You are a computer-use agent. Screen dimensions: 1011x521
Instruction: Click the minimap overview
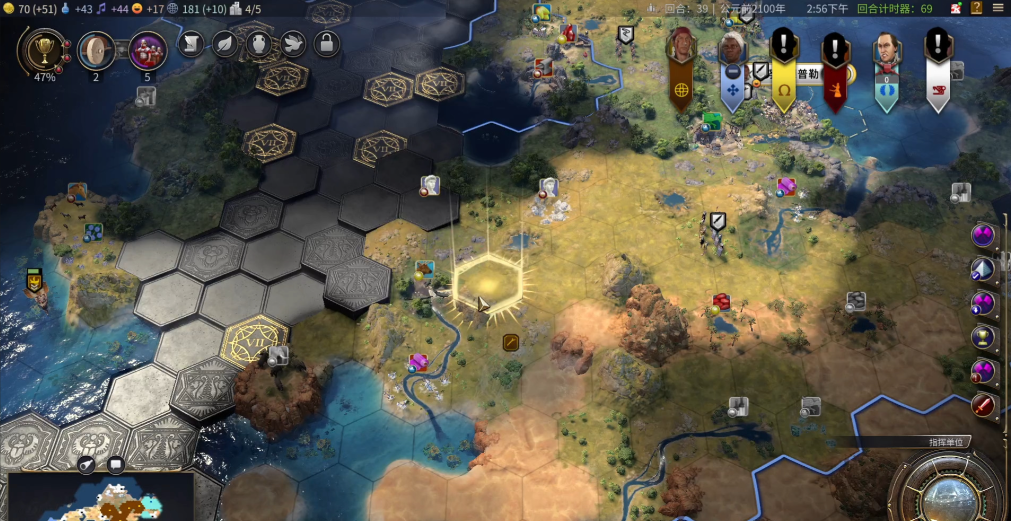point(100,498)
